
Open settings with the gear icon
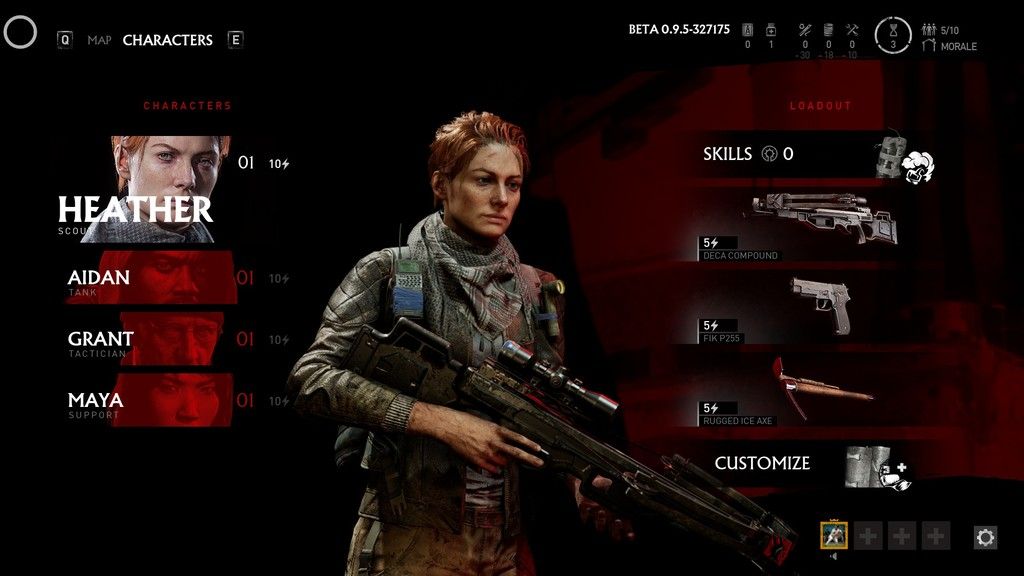(985, 538)
